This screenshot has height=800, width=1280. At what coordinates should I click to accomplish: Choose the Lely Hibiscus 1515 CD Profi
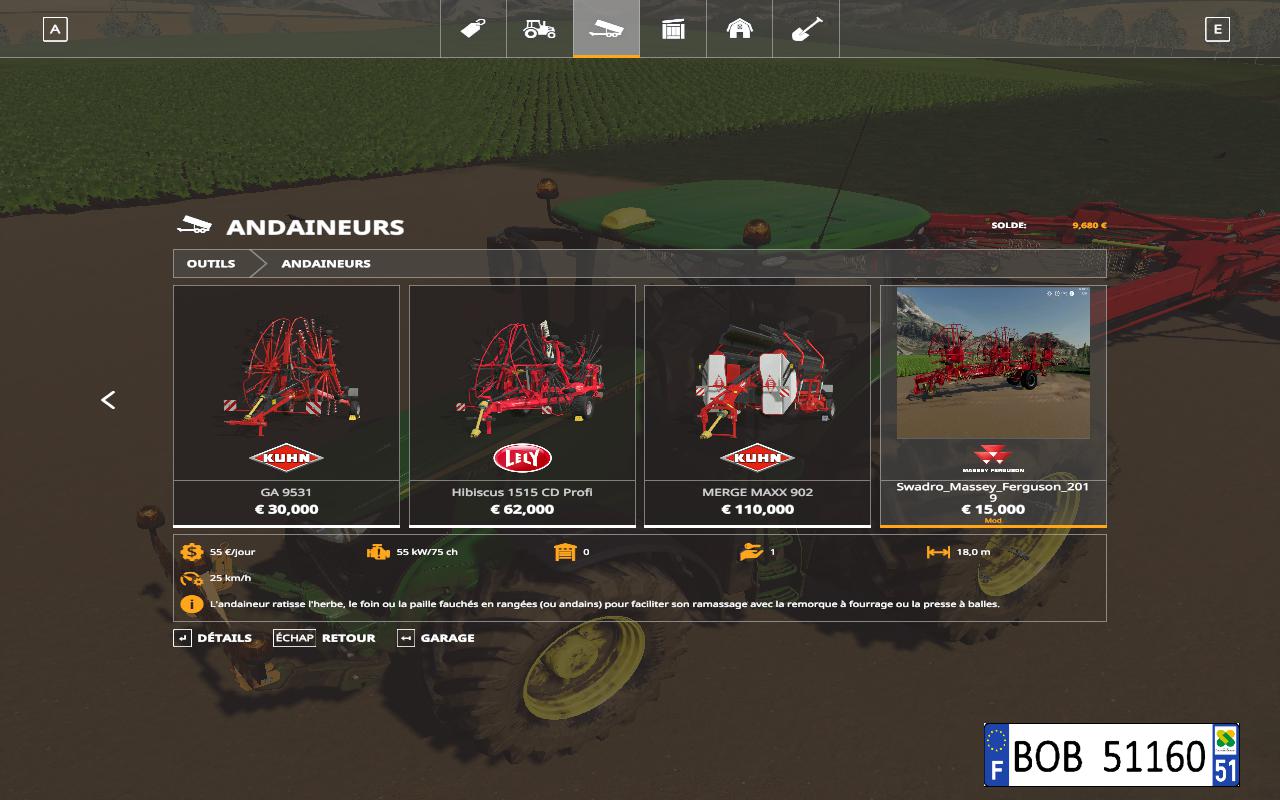pos(522,405)
